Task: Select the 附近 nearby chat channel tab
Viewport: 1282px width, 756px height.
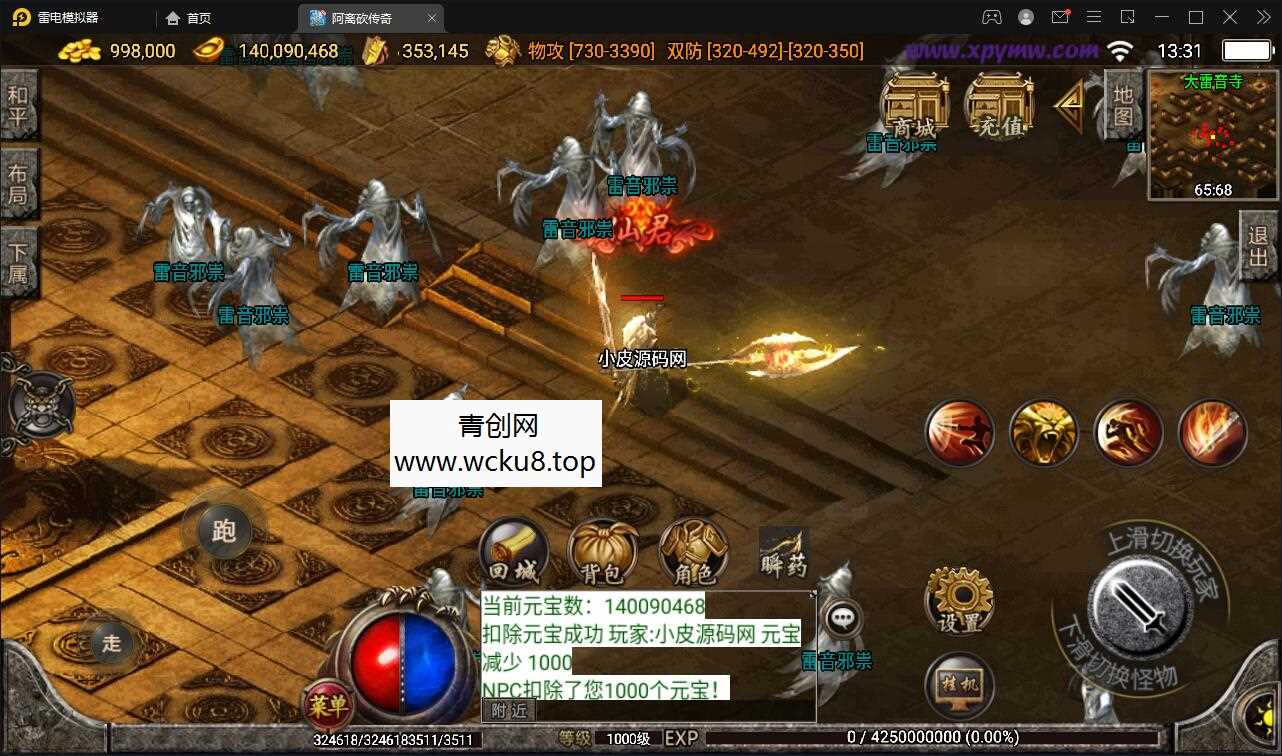Action: 510,710
